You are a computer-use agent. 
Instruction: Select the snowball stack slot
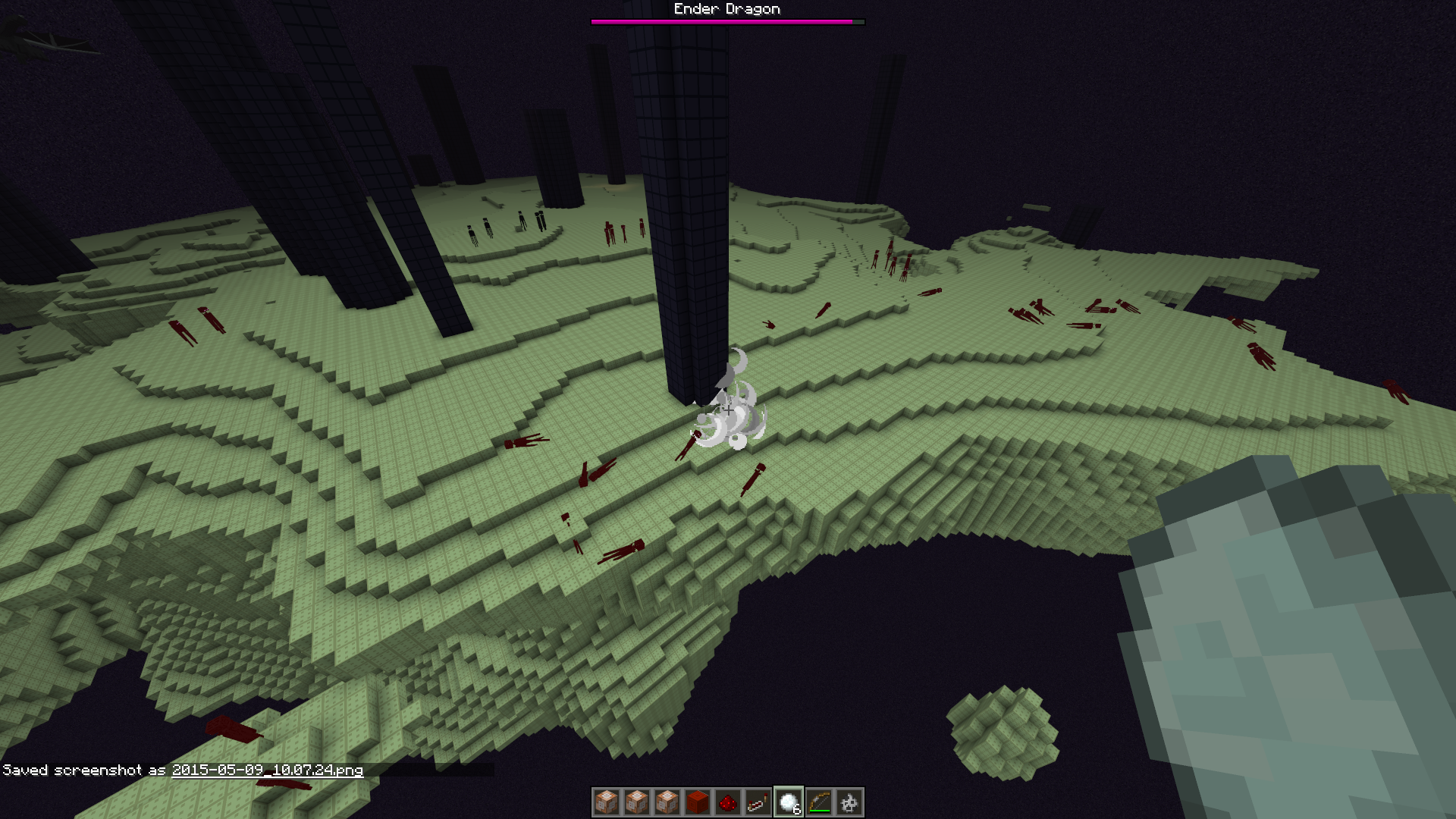[789, 802]
